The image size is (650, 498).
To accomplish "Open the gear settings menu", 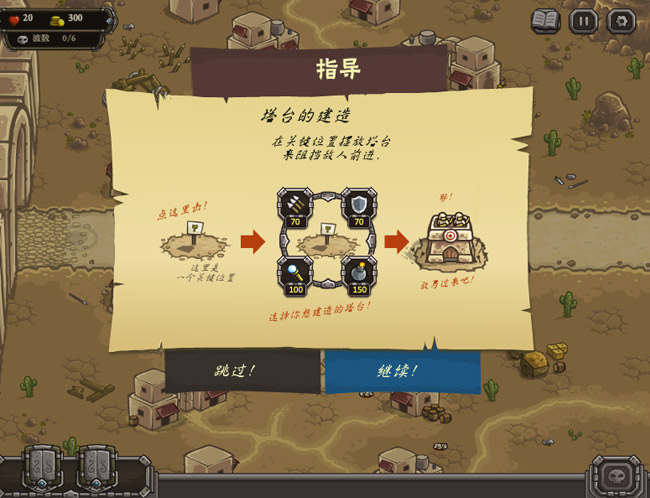I will click(x=621, y=20).
